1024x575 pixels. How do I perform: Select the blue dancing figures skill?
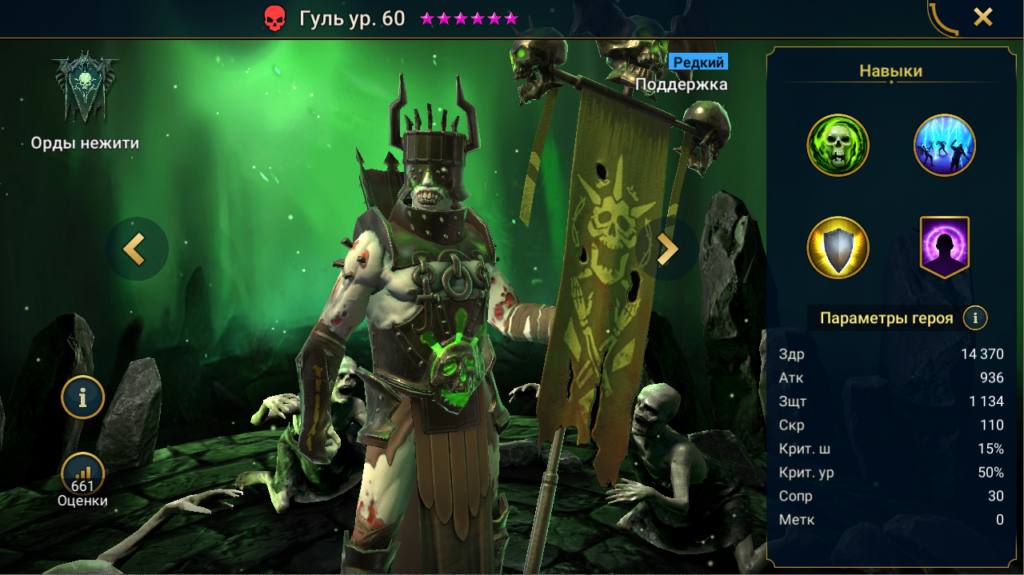(x=944, y=145)
